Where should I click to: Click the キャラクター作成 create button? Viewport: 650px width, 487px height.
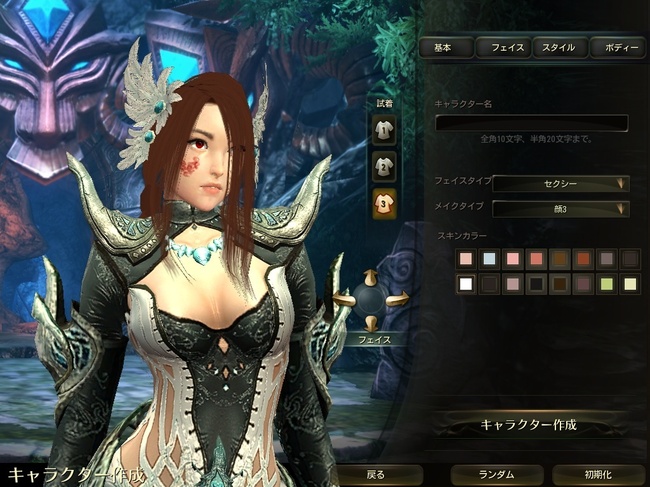pos(530,424)
